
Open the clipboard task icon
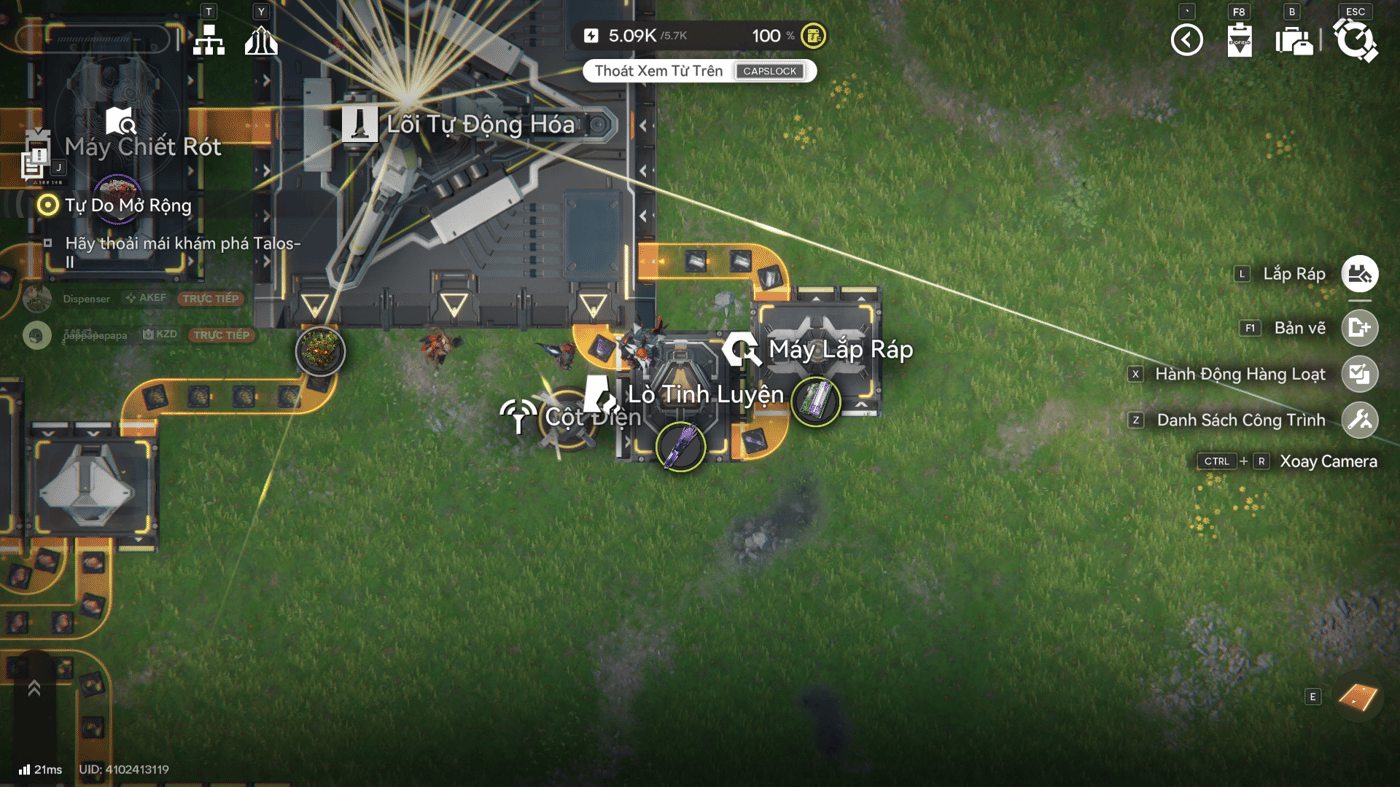(1240, 40)
